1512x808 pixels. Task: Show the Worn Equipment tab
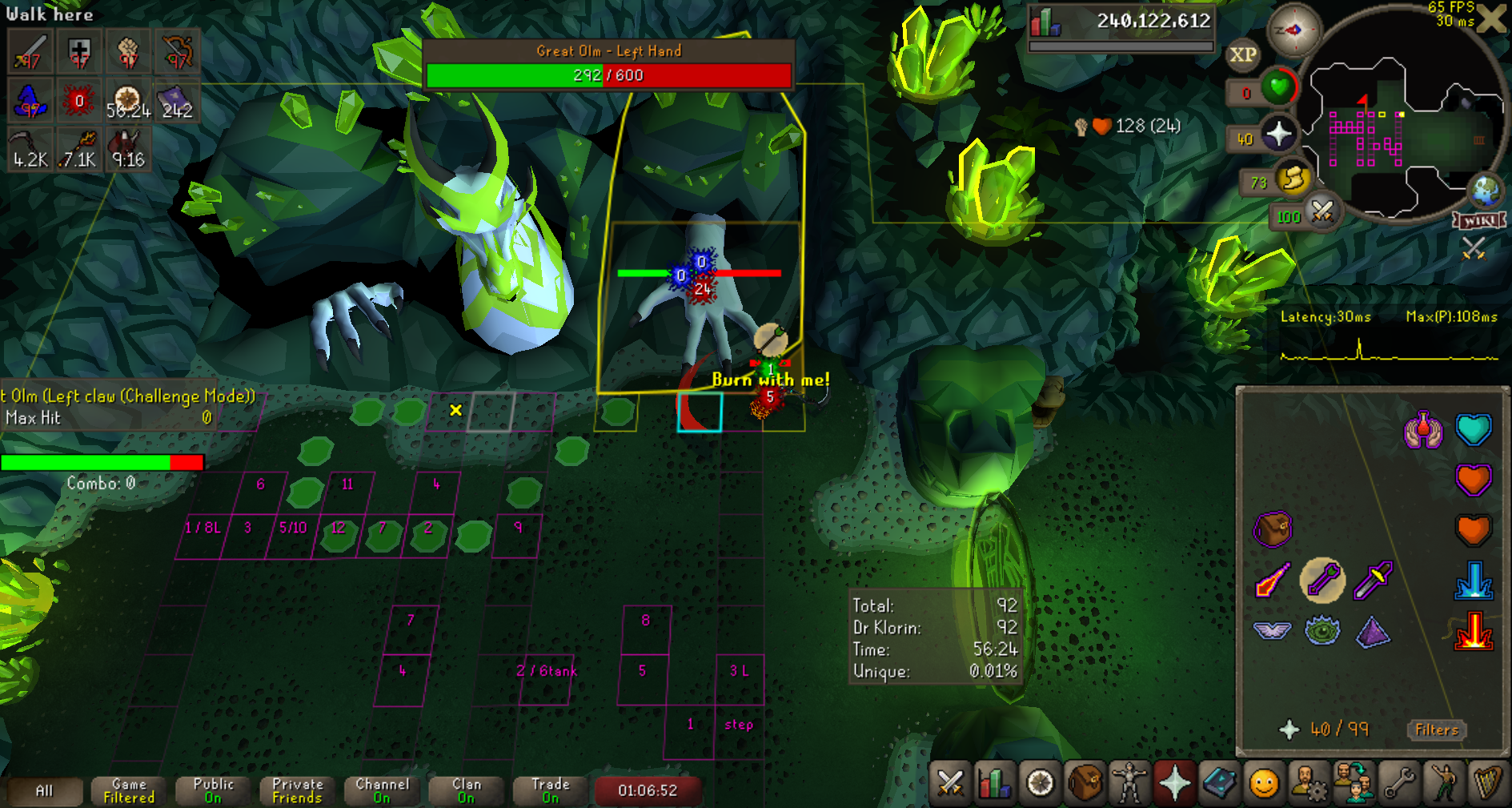(1129, 782)
